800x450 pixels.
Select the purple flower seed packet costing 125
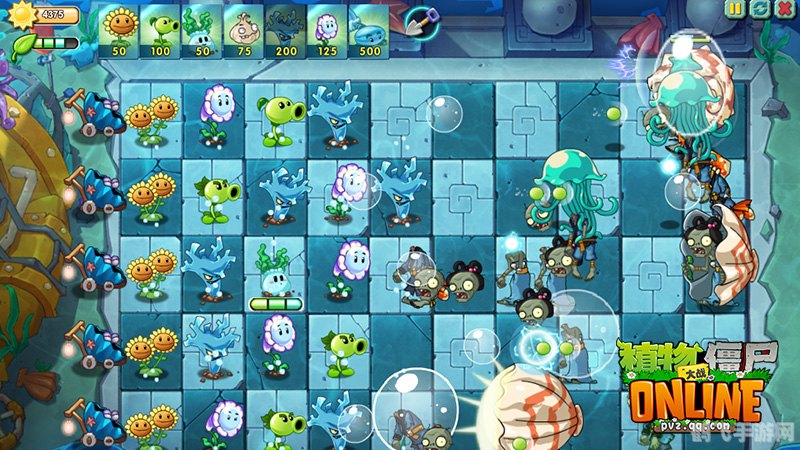click(x=327, y=29)
